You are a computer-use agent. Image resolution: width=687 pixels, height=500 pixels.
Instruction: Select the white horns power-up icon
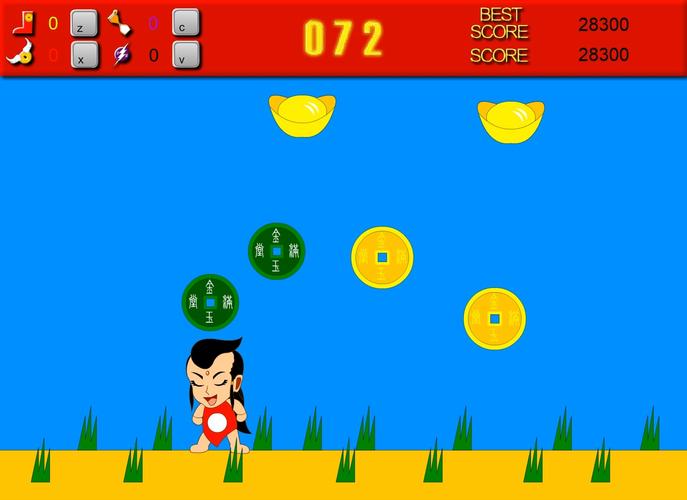20,55
